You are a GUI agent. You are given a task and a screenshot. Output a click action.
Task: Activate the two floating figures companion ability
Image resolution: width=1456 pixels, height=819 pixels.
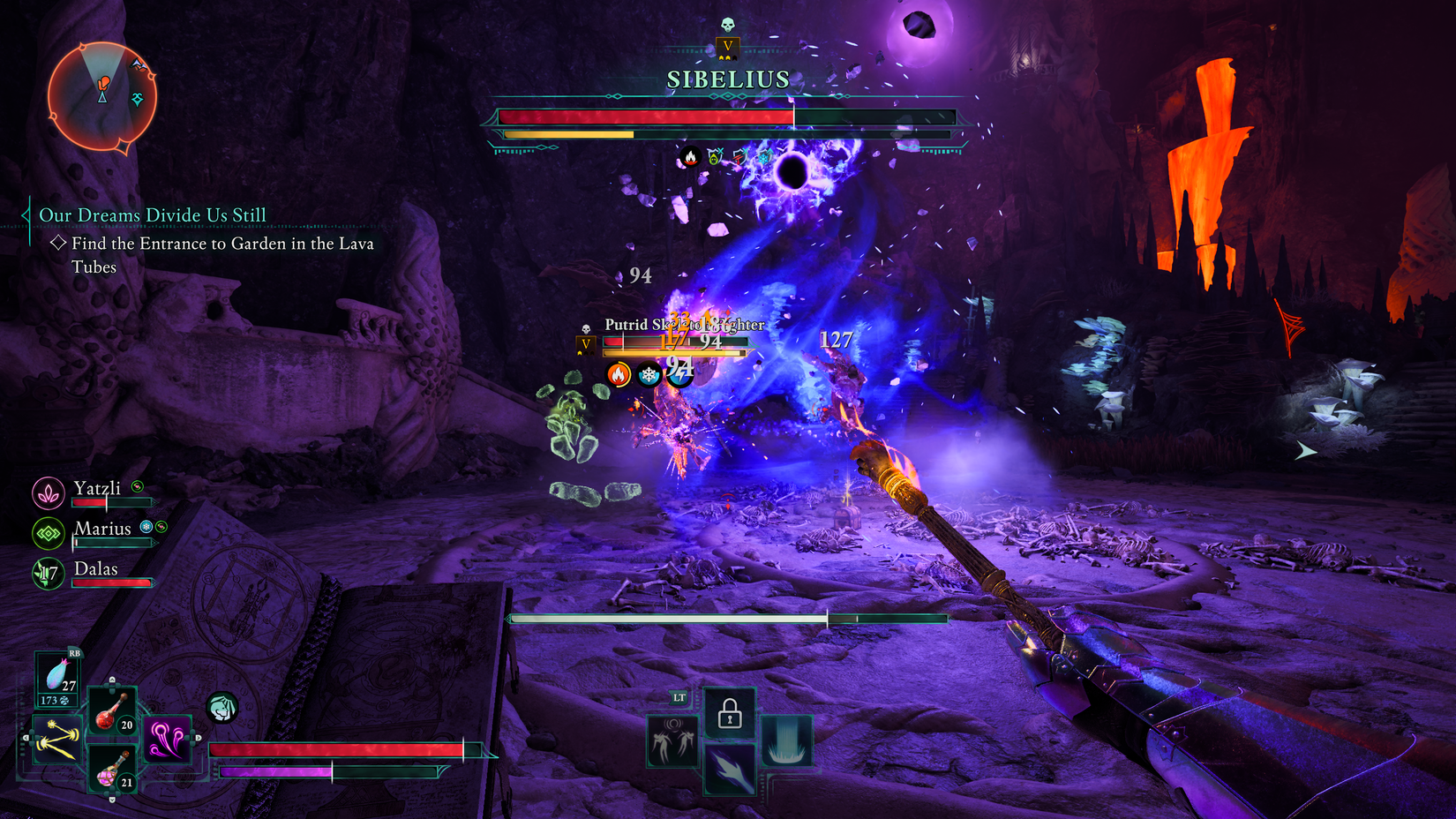pyautogui.click(x=672, y=741)
